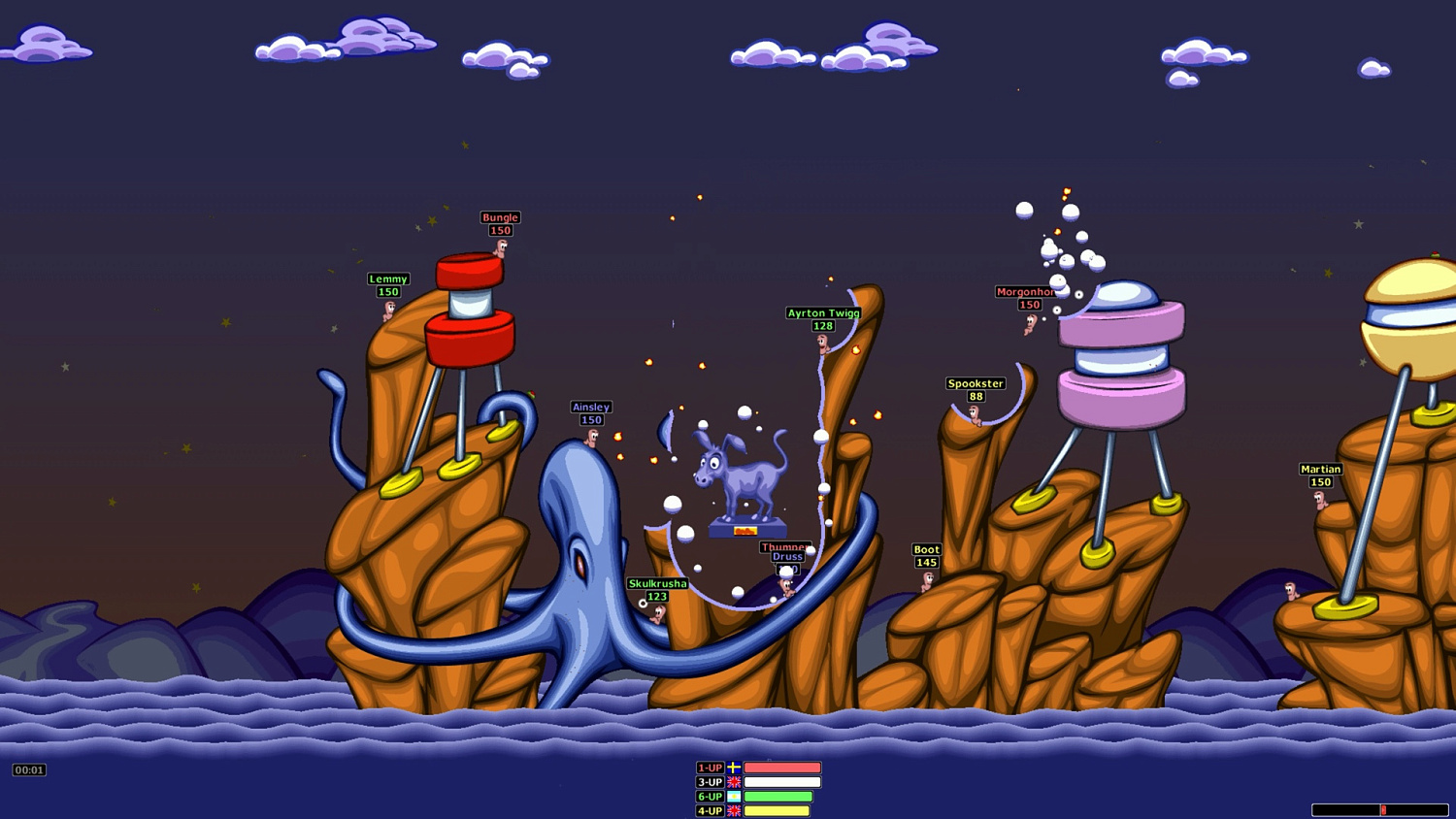Screen dimensions: 1456x819
Task: Click the 00:01 turn timer
Action: (x=29, y=770)
